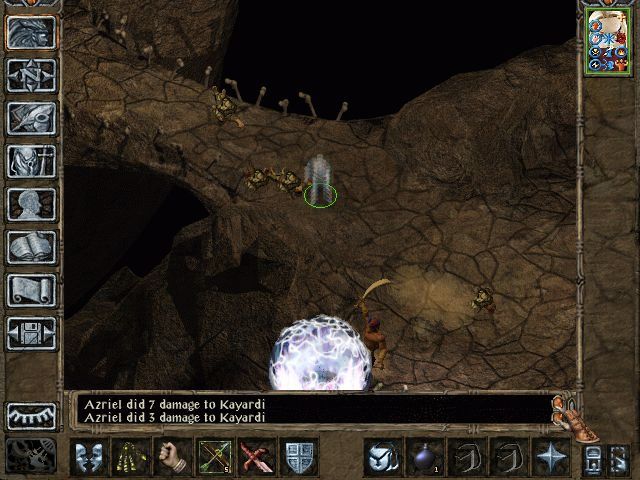Screen dimensions: 640x480
Task: Open the priest scroll button
Action: point(31,290)
